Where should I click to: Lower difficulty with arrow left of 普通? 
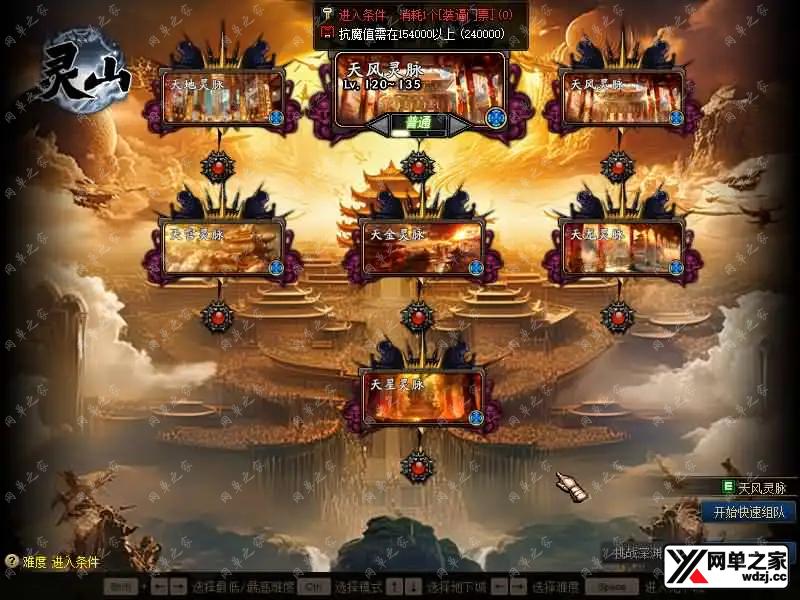376,124
